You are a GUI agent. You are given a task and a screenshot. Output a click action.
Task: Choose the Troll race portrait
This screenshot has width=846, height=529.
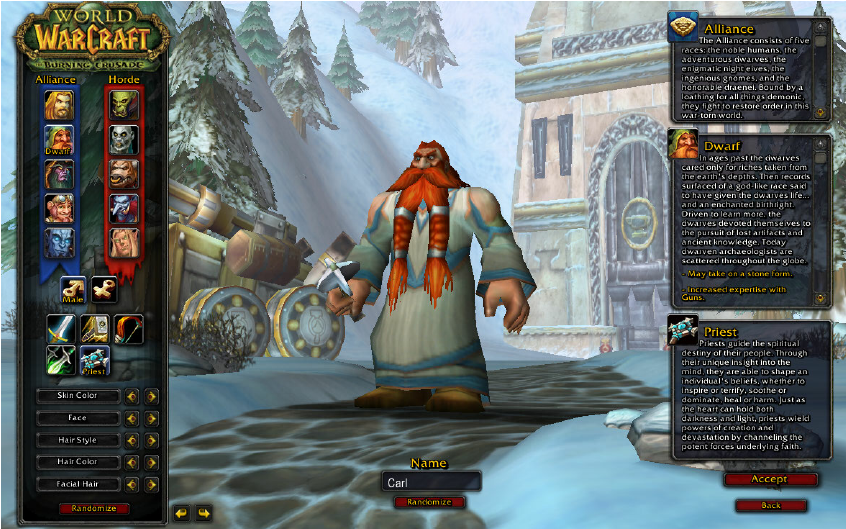[124, 208]
